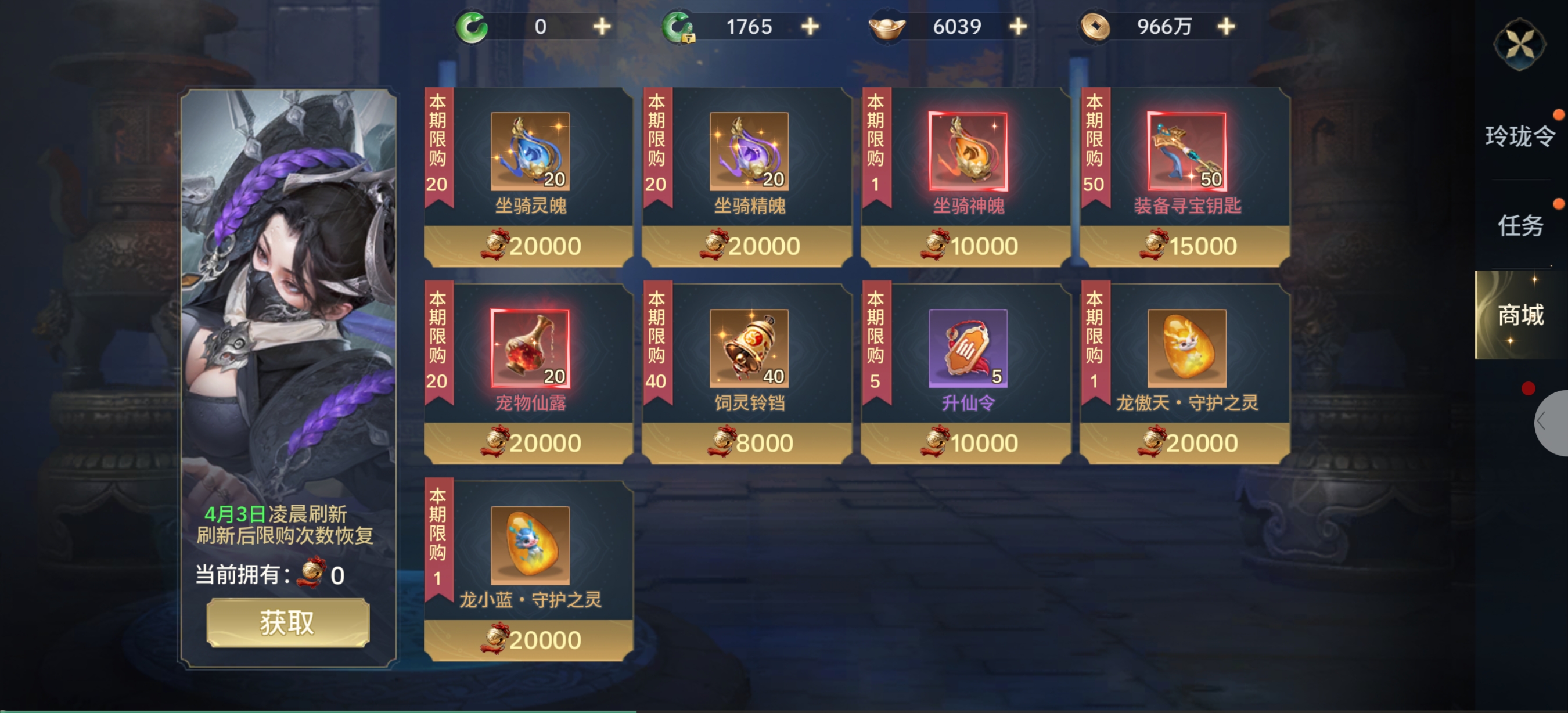Choose the 升仙令 token item

967,348
